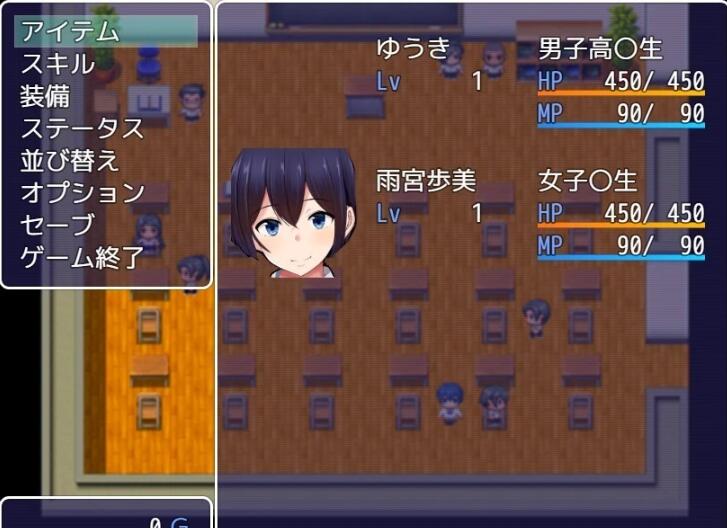
Task: Select party member ゆうき
Action: [413, 48]
